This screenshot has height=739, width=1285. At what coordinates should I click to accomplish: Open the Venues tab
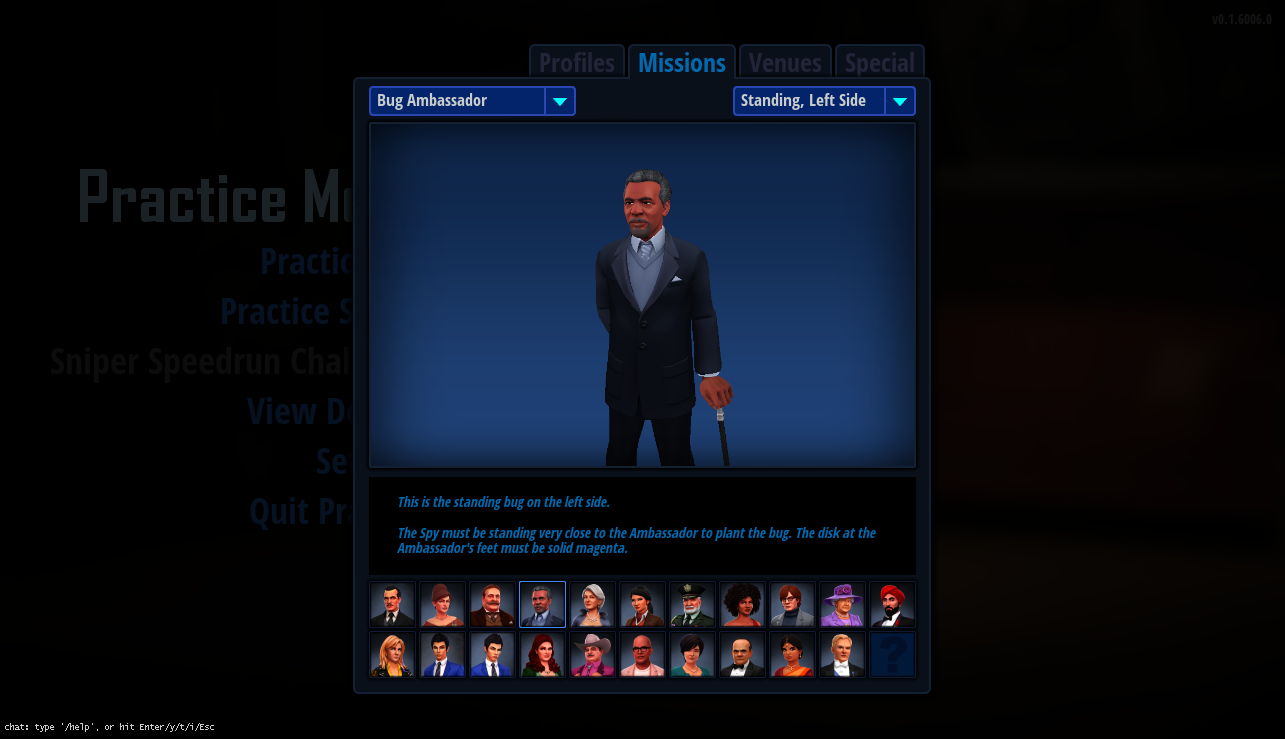[785, 62]
